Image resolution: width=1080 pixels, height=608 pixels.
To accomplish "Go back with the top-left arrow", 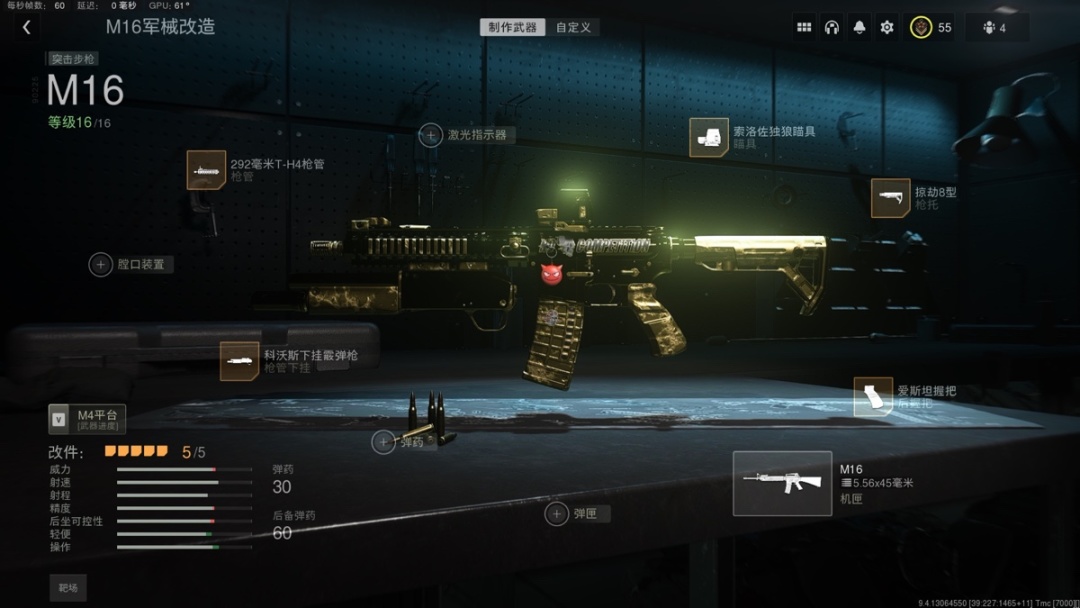I will click(27, 28).
